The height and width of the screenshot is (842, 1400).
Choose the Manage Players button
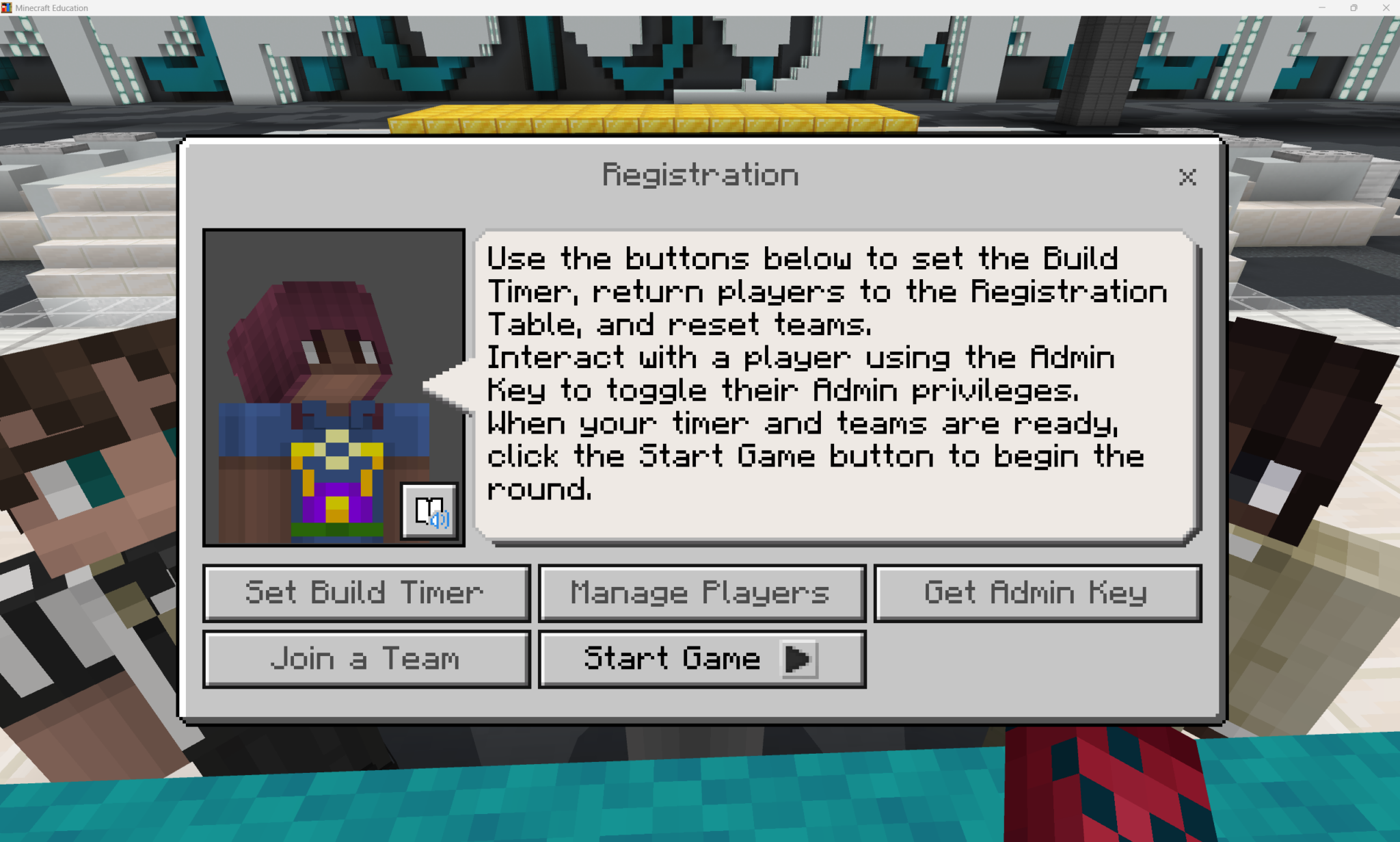[x=701, y=593]
